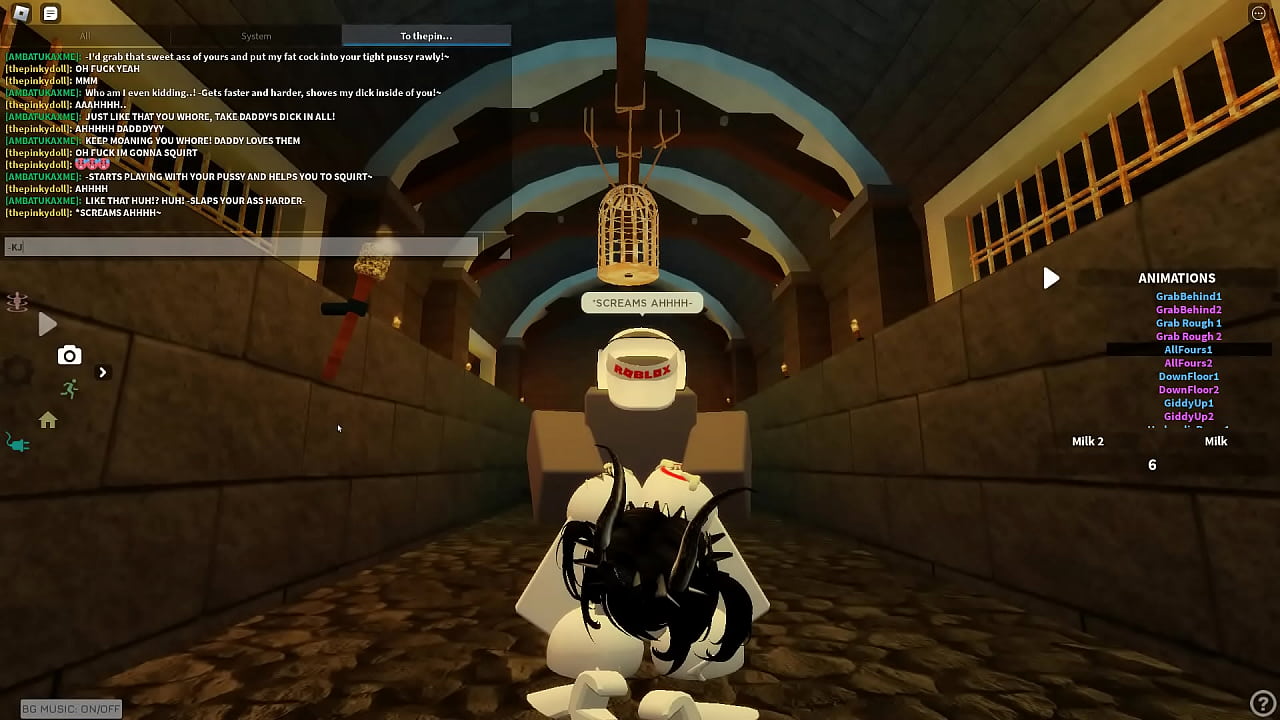Switch to the System chat tab
Image resolution: width=1280 pixels, height=720 pixels.
point(256,35)
